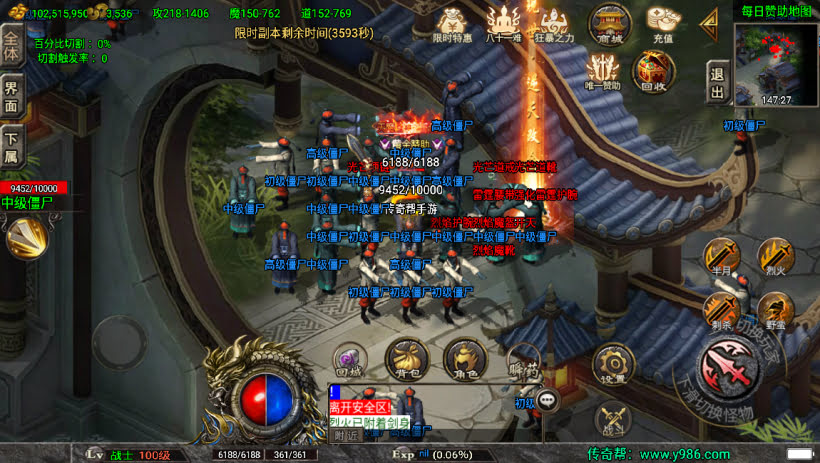The width and height of the screenshot is (820, 463).
Task: Open the 回收 recycle treasure chest
Action: 652,70
